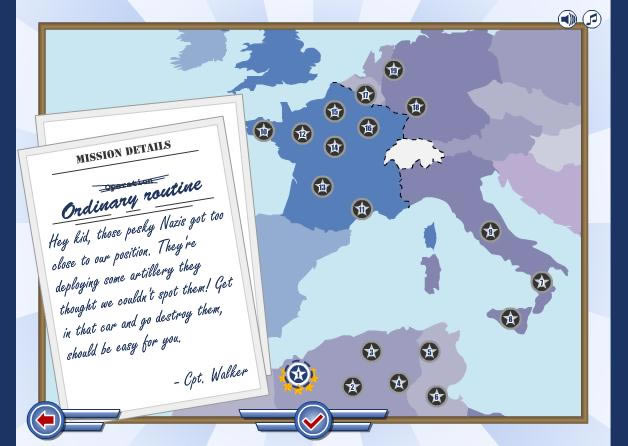Confirm mission with the red checkmark button
The width and height of the screenshot is (628, 446).
(x=313, y=421)
